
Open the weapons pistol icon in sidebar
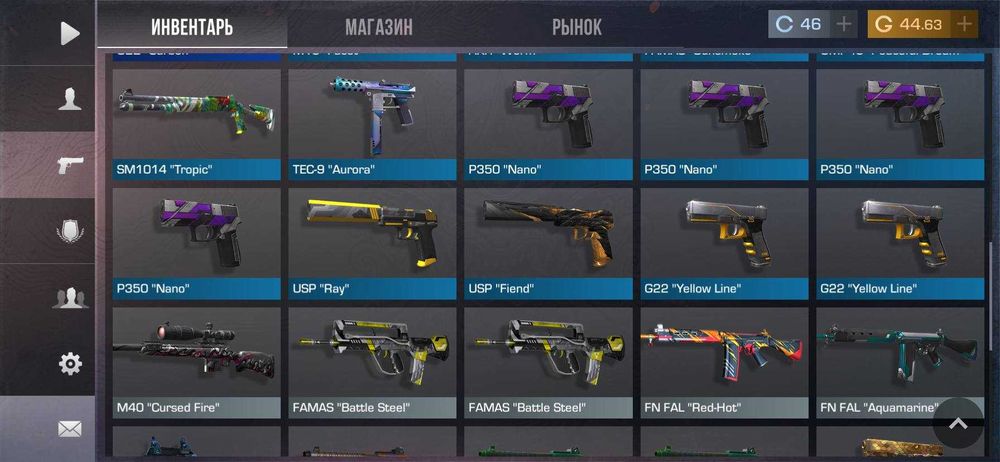(x=69, y=165)
